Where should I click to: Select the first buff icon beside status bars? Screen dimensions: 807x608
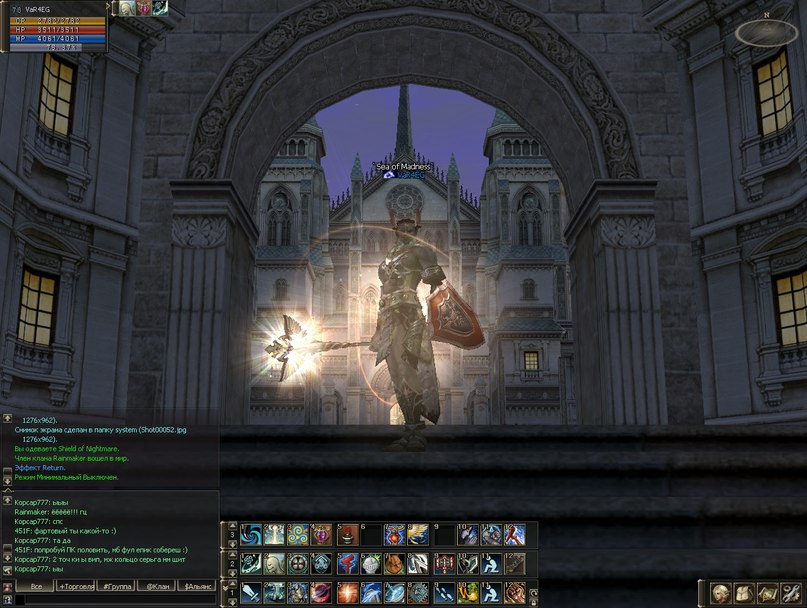(128, 8)
